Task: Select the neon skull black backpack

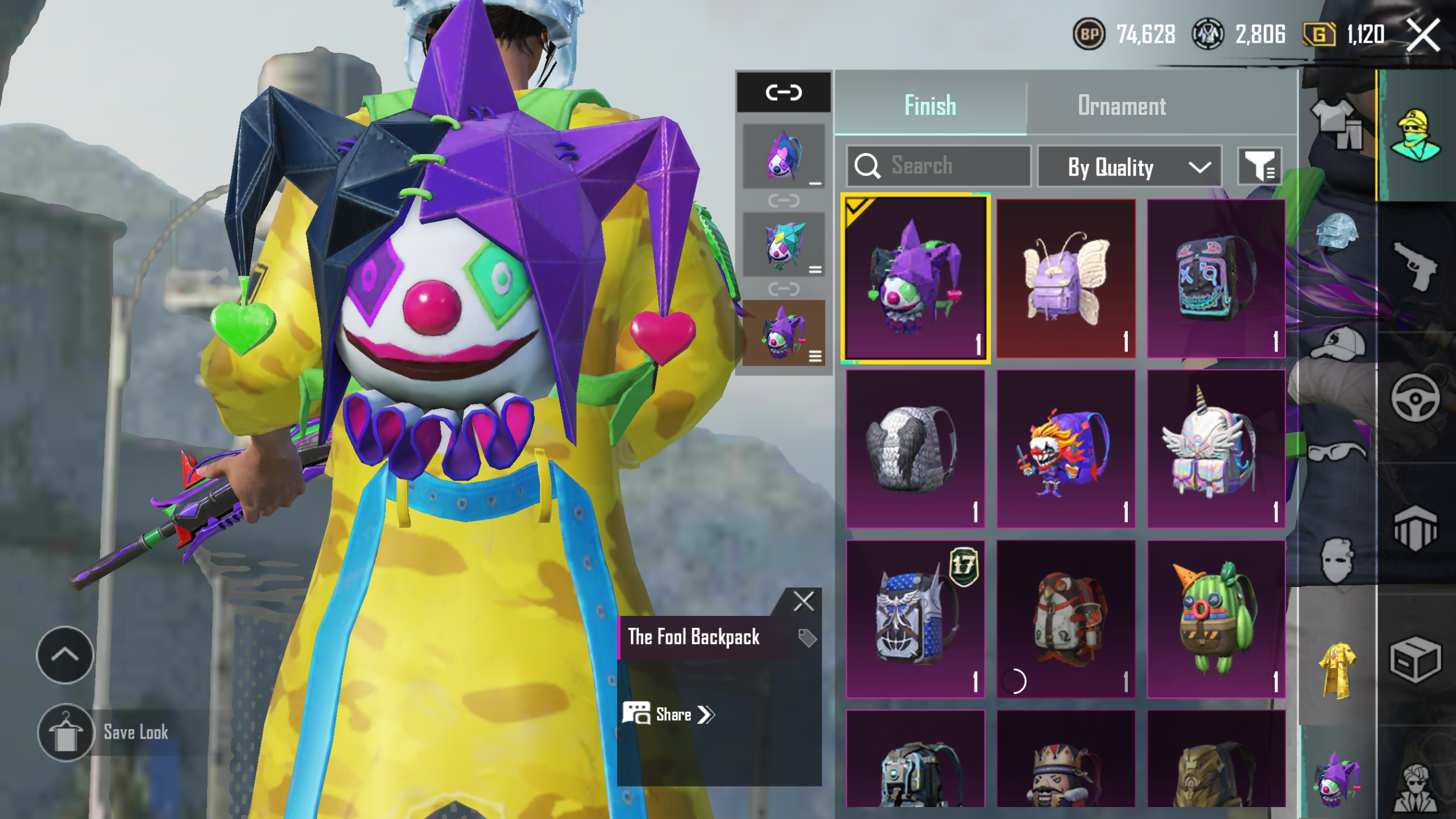Action: click(1216, 279)
